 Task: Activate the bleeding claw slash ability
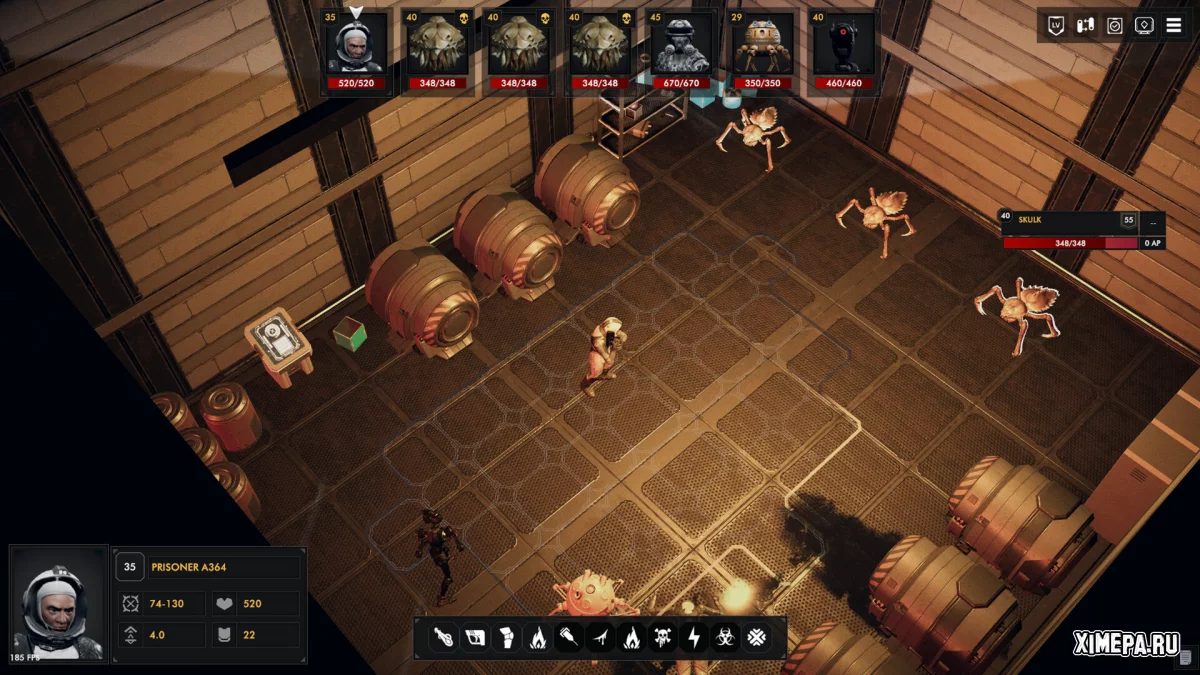(x=600, y=636)
